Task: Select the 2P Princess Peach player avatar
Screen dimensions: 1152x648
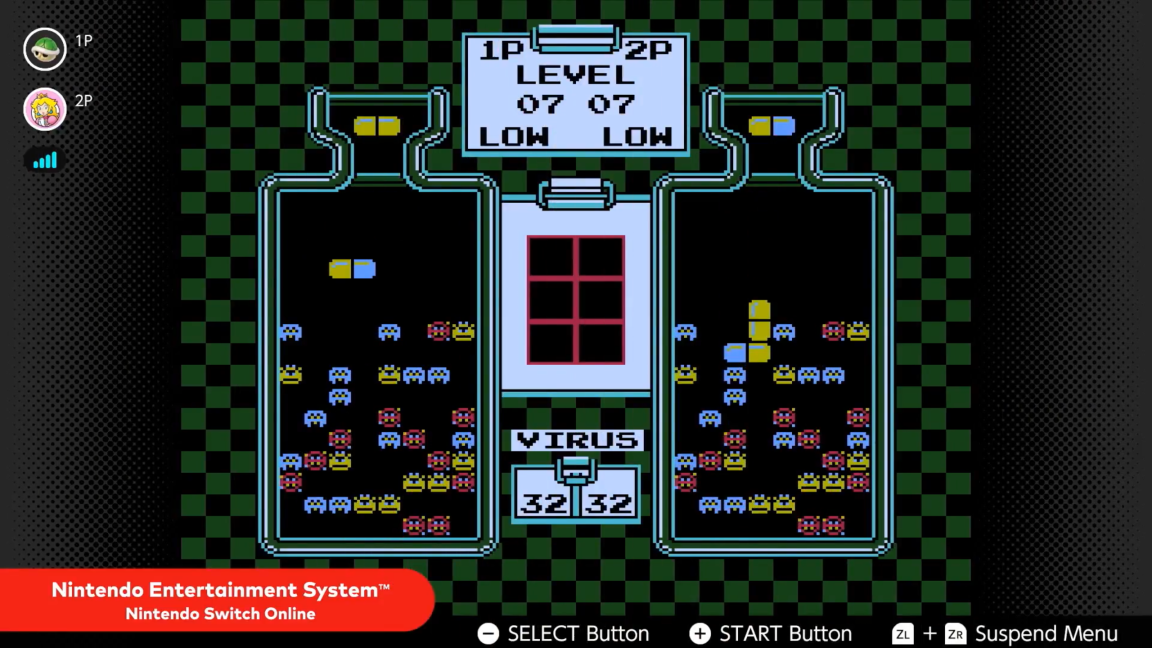Action: click(45, 109)
